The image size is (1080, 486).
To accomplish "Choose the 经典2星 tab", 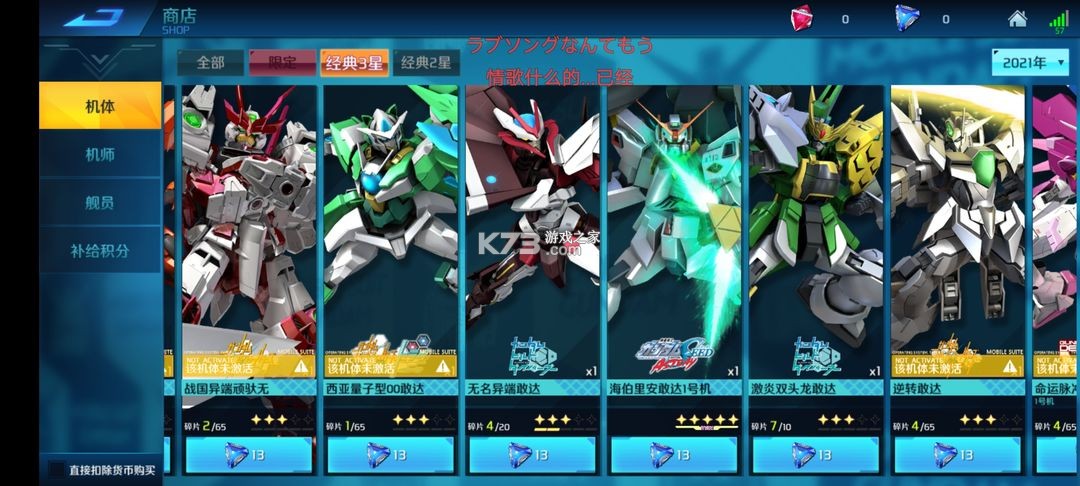I will (426, 62).
